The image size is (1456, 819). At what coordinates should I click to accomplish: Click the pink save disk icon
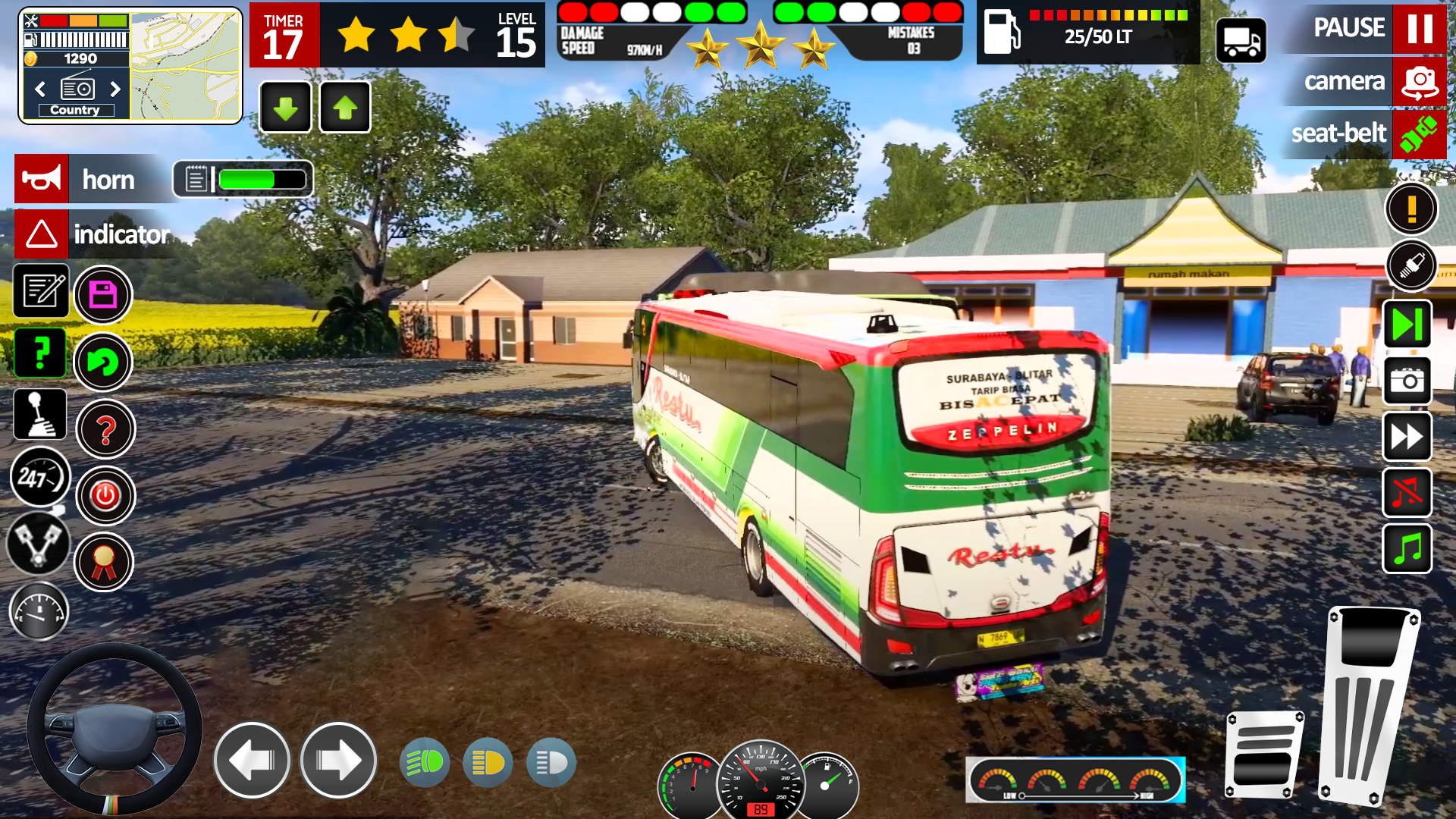[x=103, y=295]
